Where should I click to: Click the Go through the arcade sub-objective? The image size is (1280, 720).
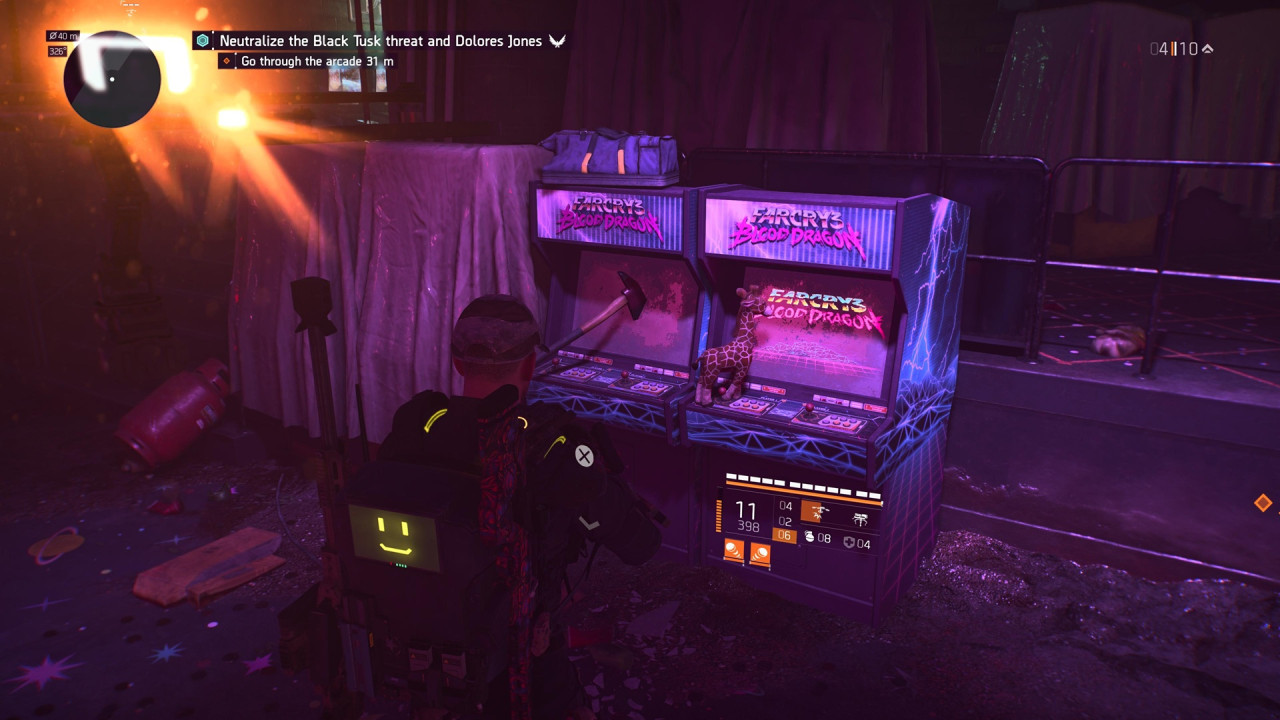(x=316, y=61)
